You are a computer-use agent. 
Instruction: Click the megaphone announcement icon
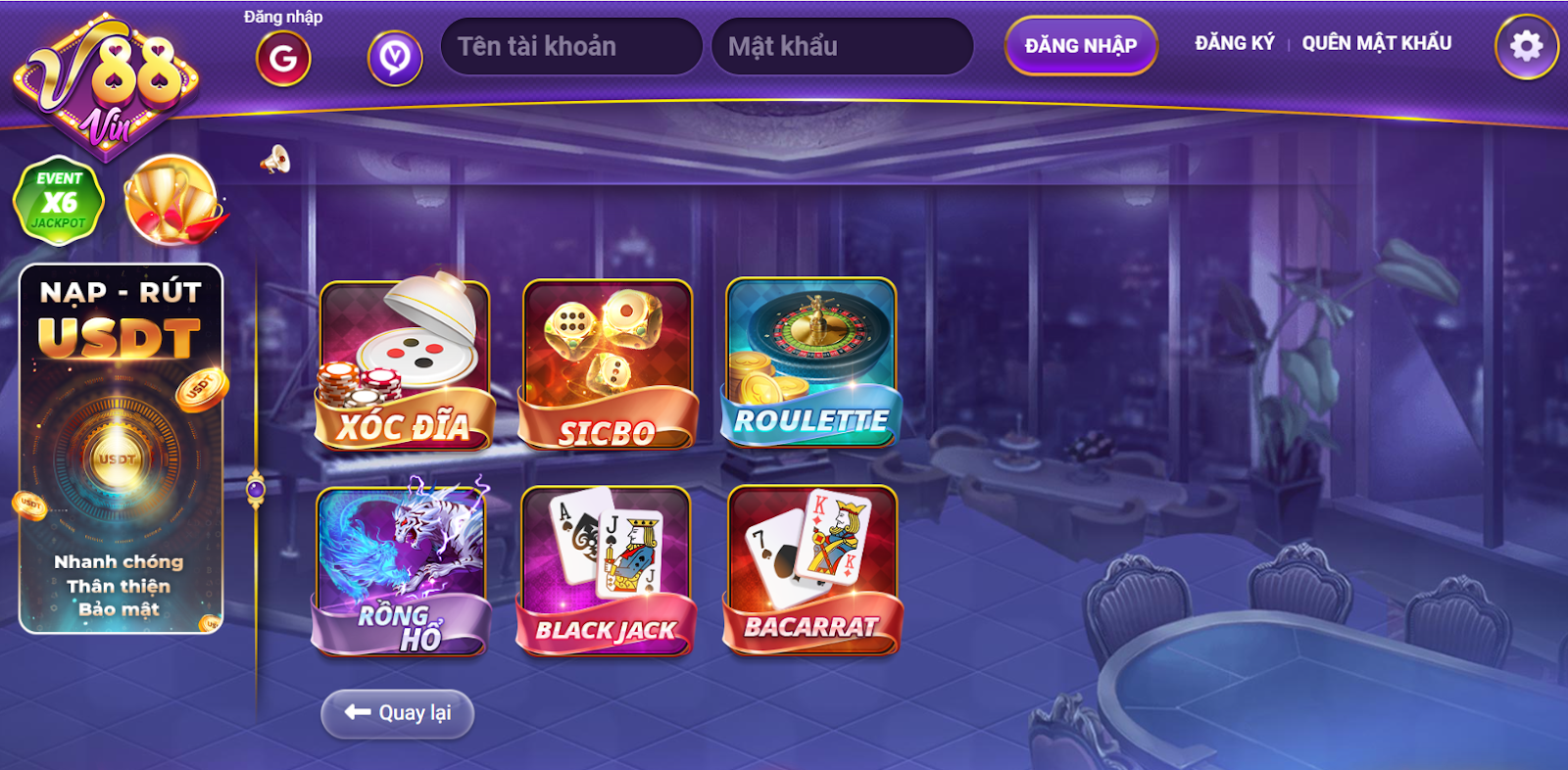(275, 160)
